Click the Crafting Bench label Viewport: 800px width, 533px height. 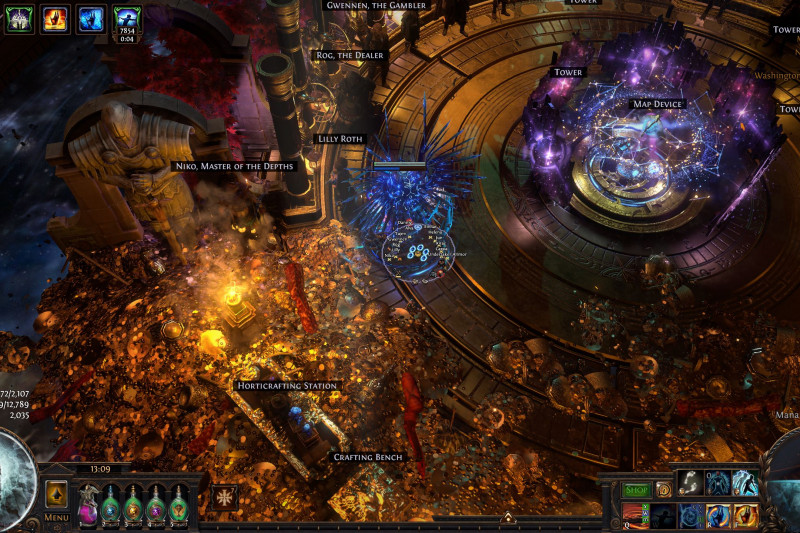tap(369, 457)
